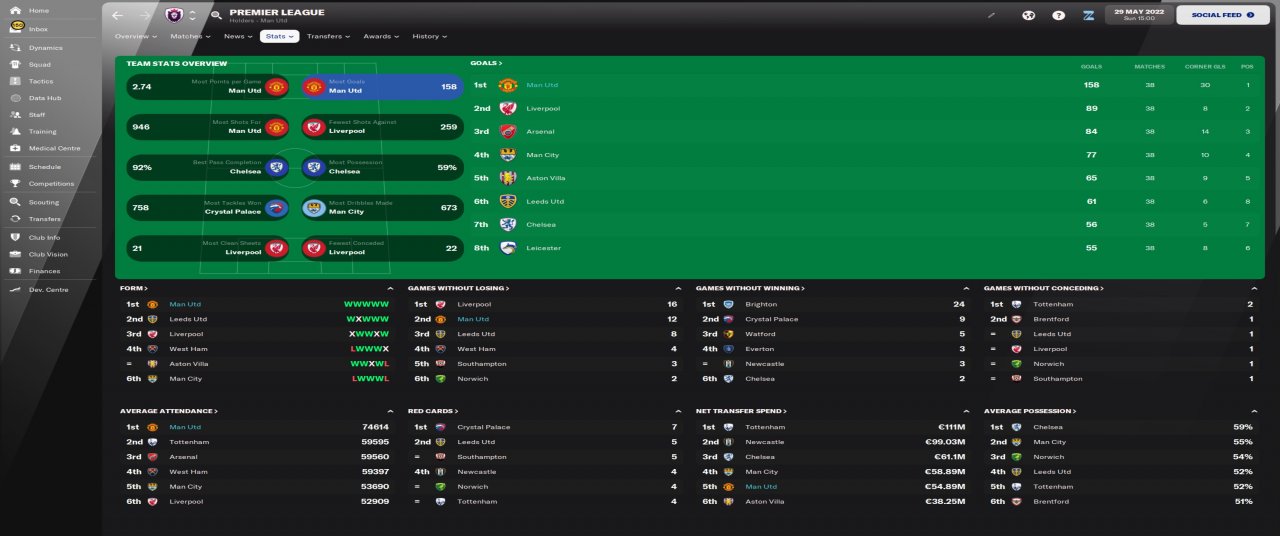
Task: Switch to the Overview tab
Action: (x=135, y=36)
